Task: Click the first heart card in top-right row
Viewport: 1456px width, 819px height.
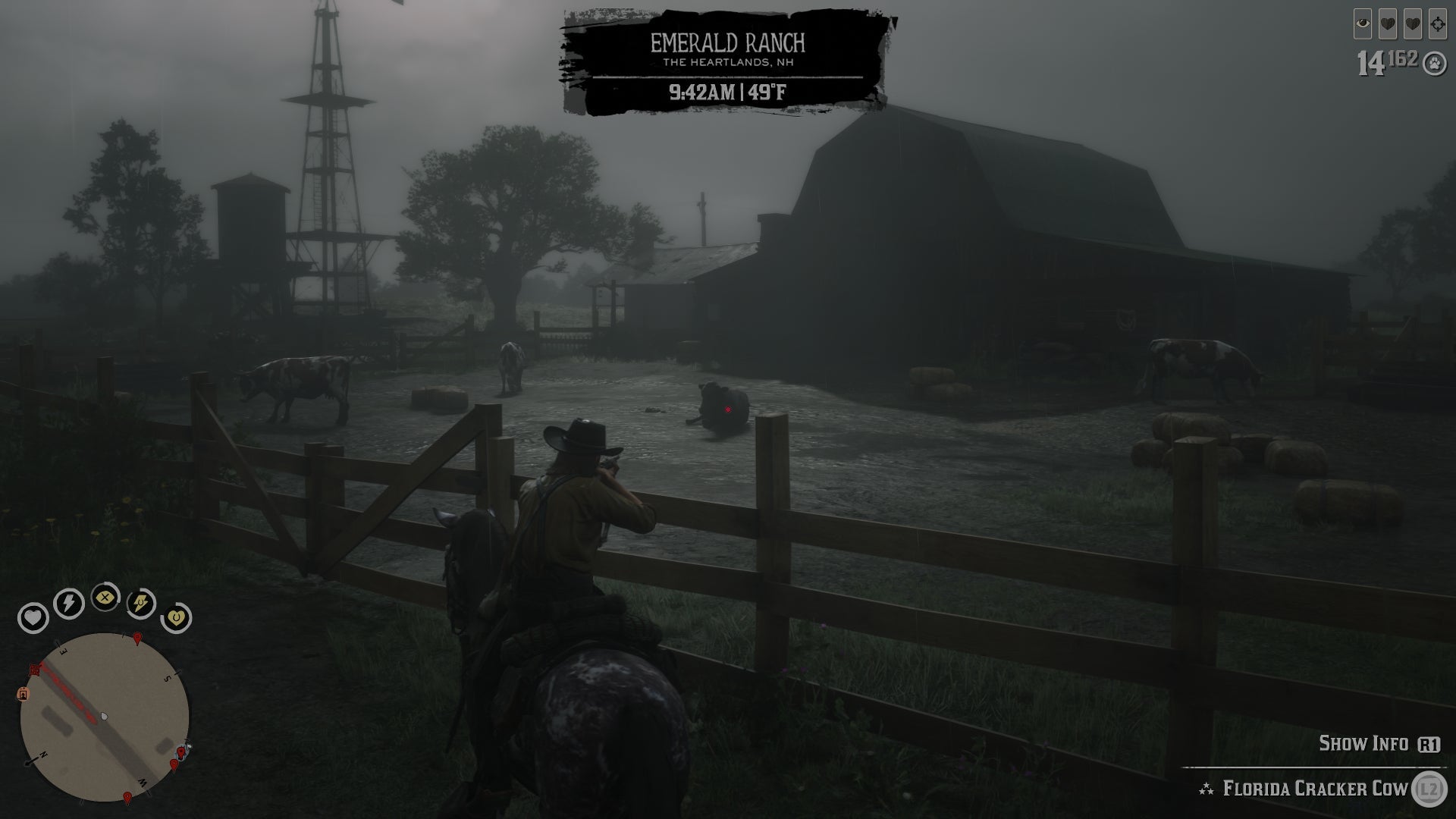Action: click(x=1388, y=24)
